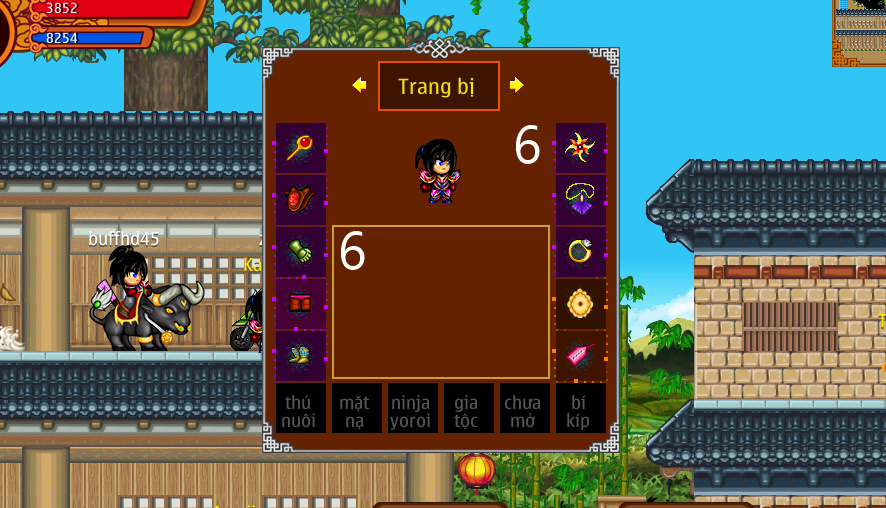Viewport: 886px width, 508px height.
Task: Click the right yellow arrow beside Trang bị
Action: tap(516, 86)
